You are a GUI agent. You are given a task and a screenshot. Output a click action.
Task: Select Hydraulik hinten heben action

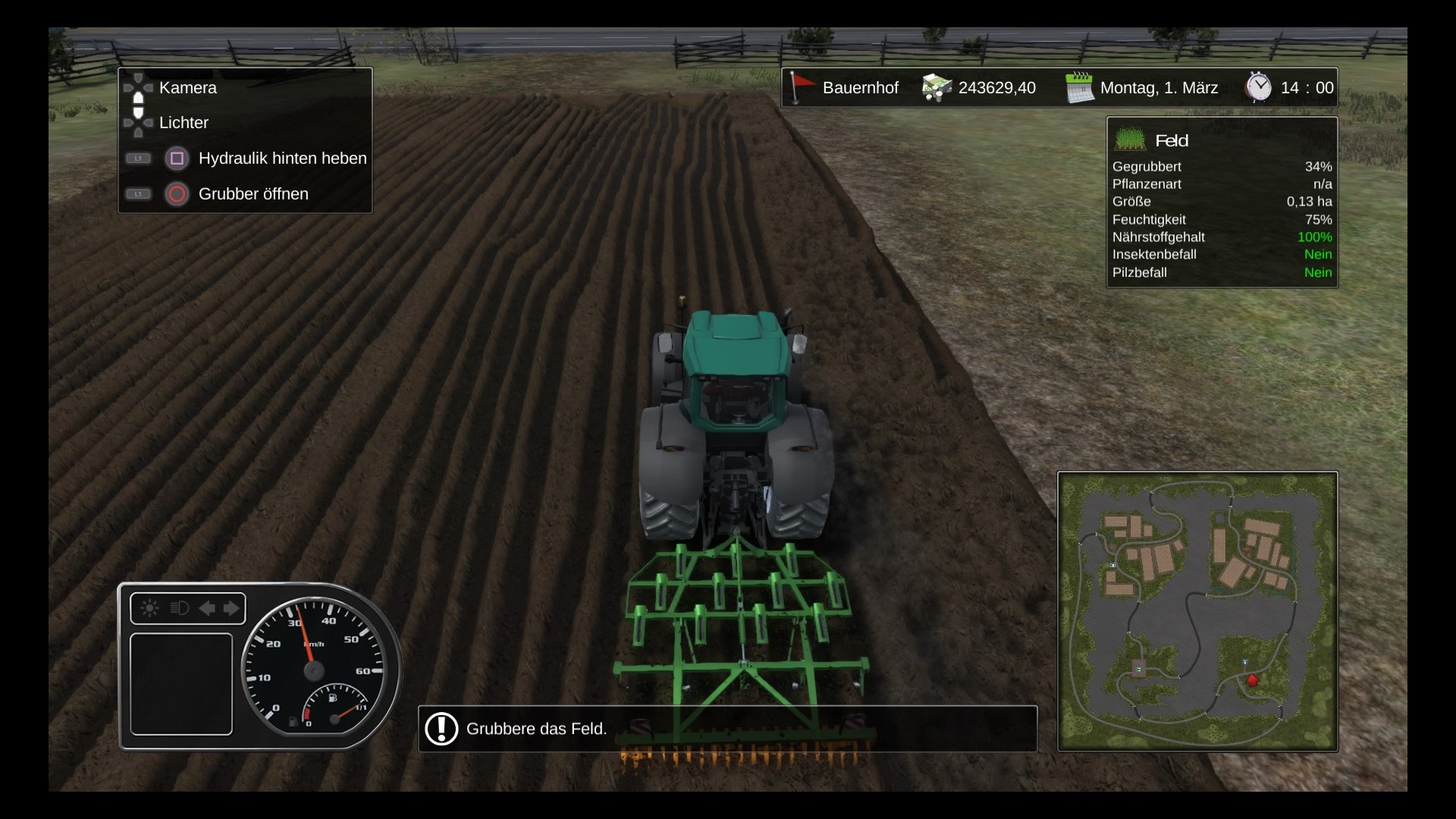click(282, 158)
